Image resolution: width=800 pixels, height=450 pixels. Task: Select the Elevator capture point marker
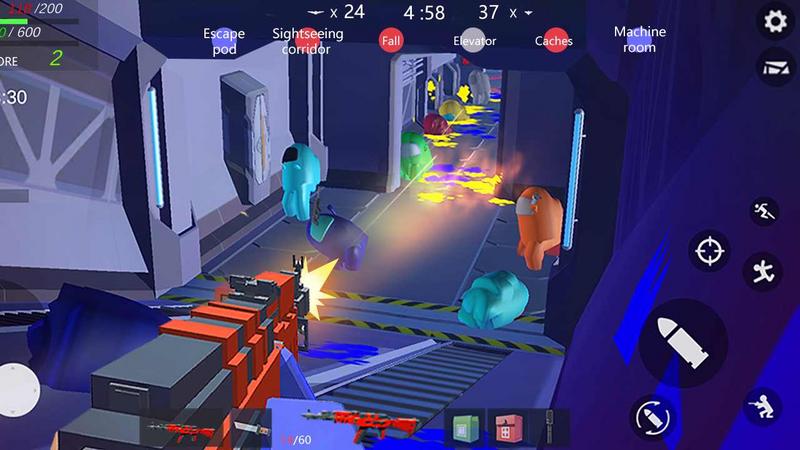473,41
